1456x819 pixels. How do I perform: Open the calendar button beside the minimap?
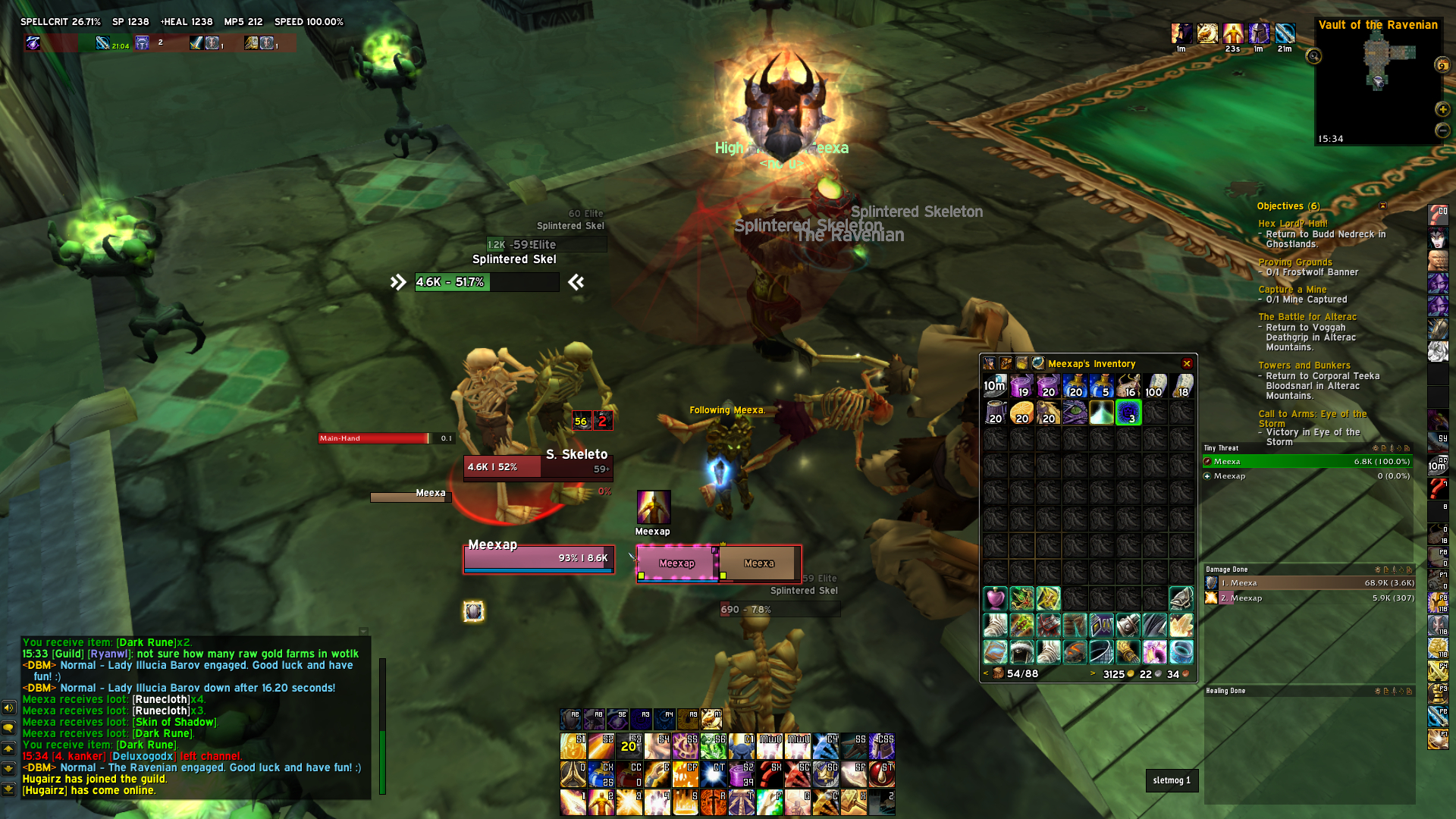pos(1442,65)
